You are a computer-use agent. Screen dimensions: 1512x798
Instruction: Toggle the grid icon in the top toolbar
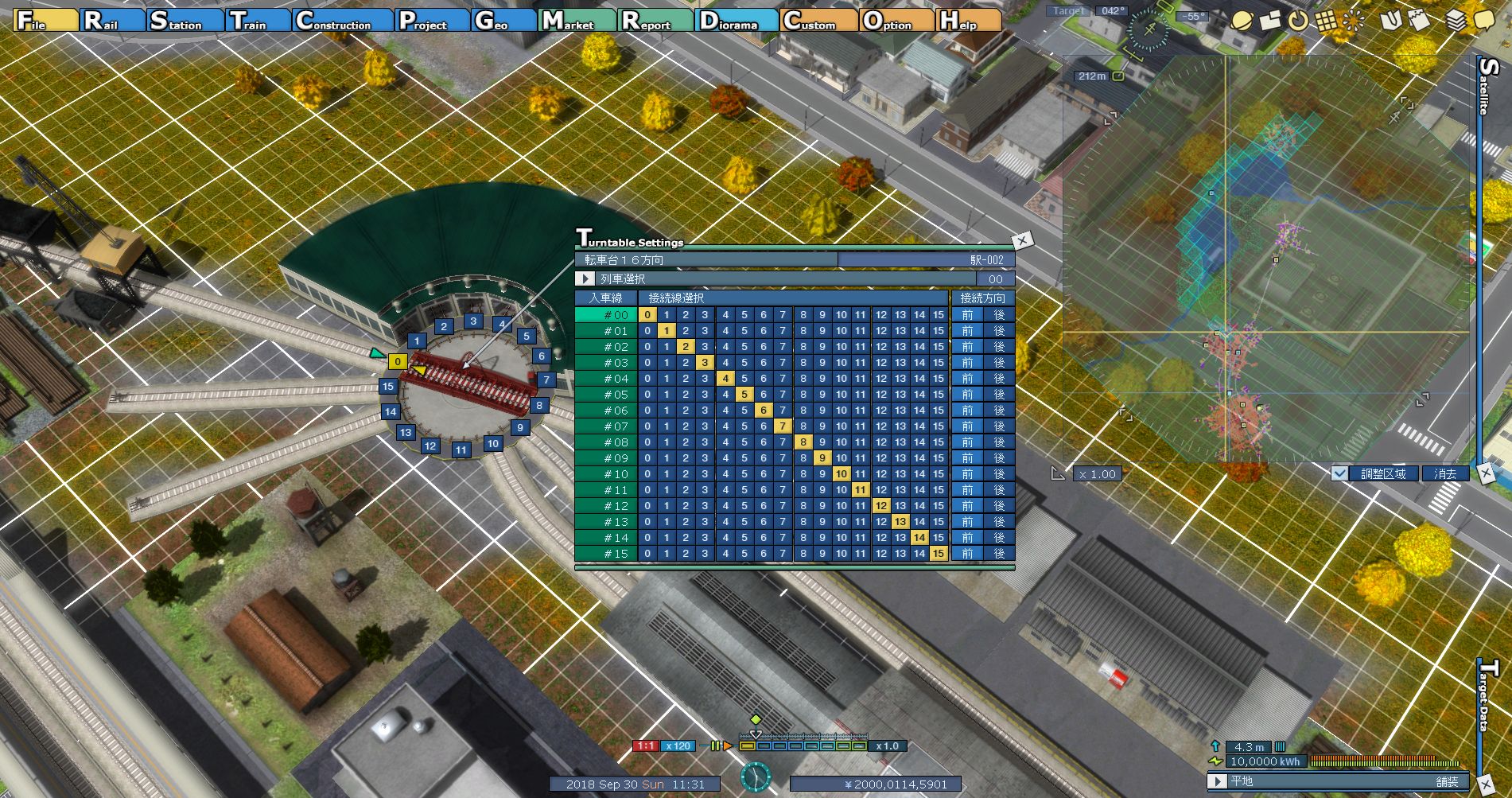coord(1326,21)
